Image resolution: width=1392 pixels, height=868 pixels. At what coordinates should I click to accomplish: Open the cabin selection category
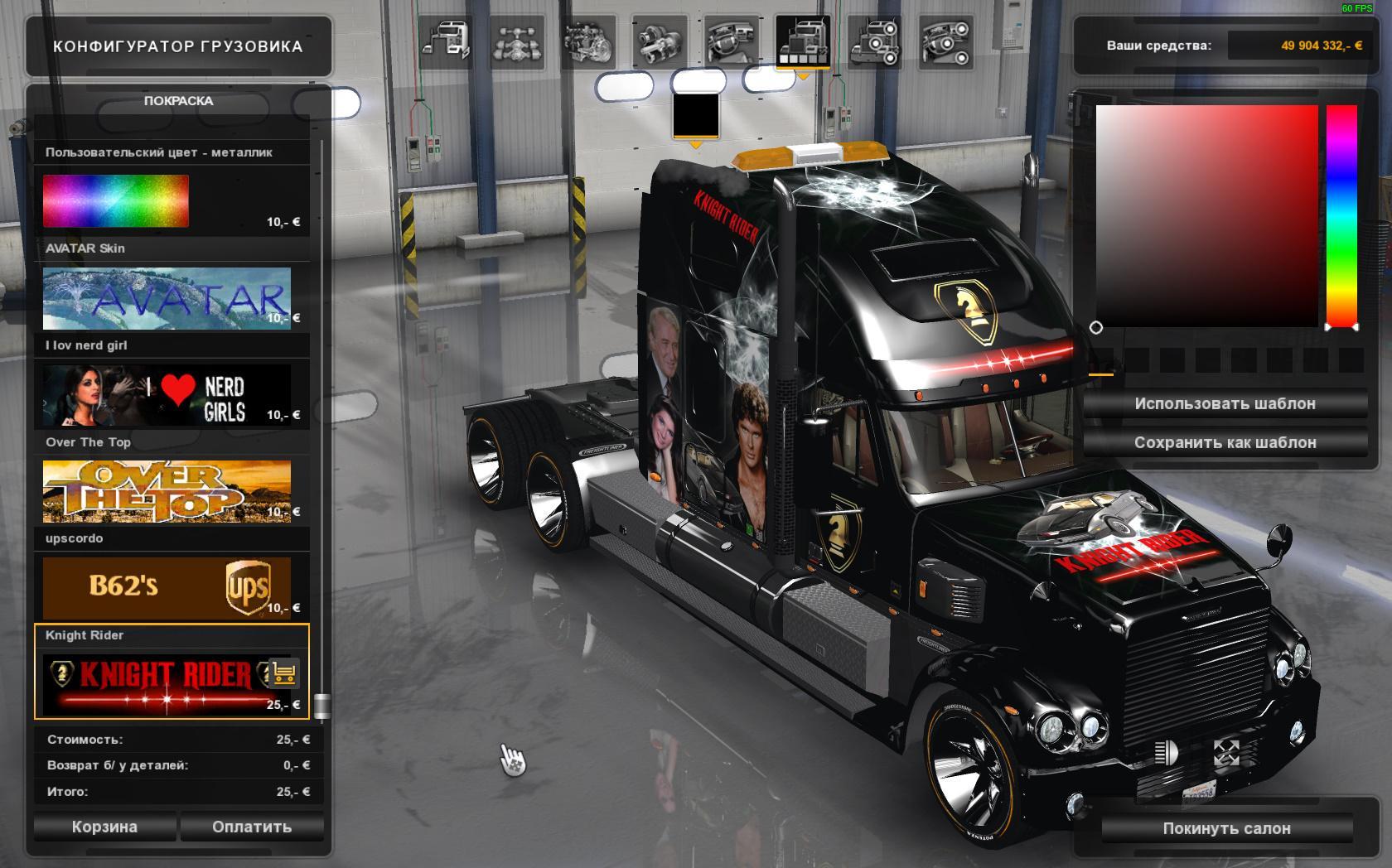point(445,41)
